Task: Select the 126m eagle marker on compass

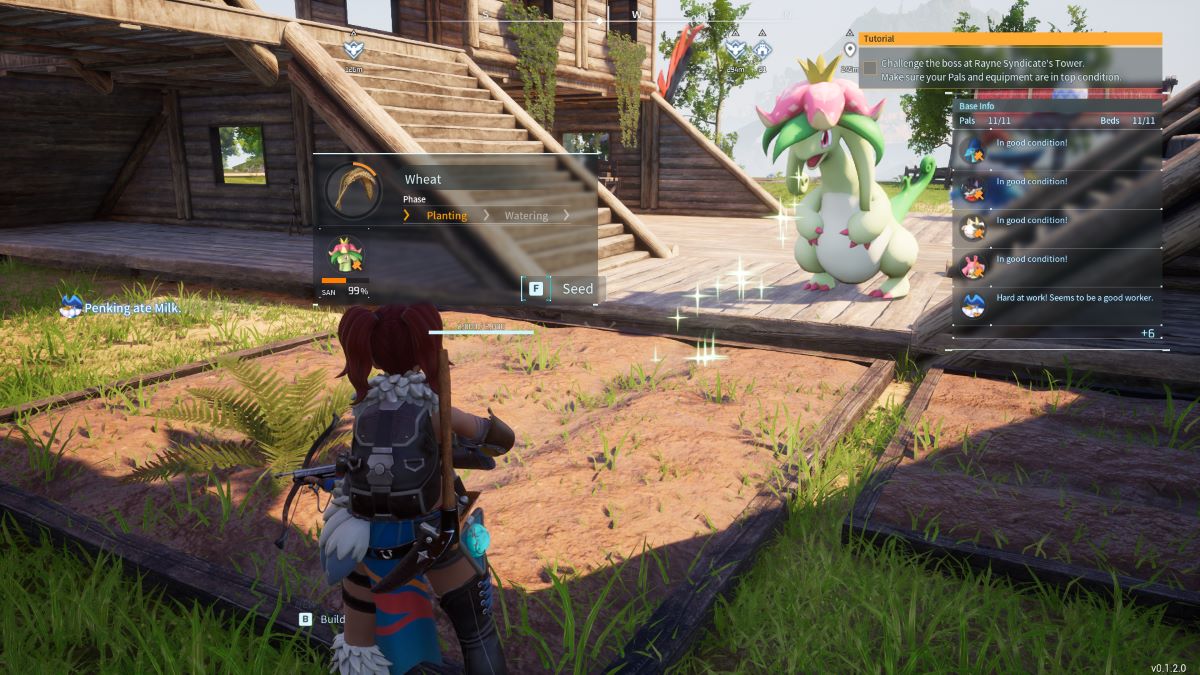Action: [x=353, y=48]
